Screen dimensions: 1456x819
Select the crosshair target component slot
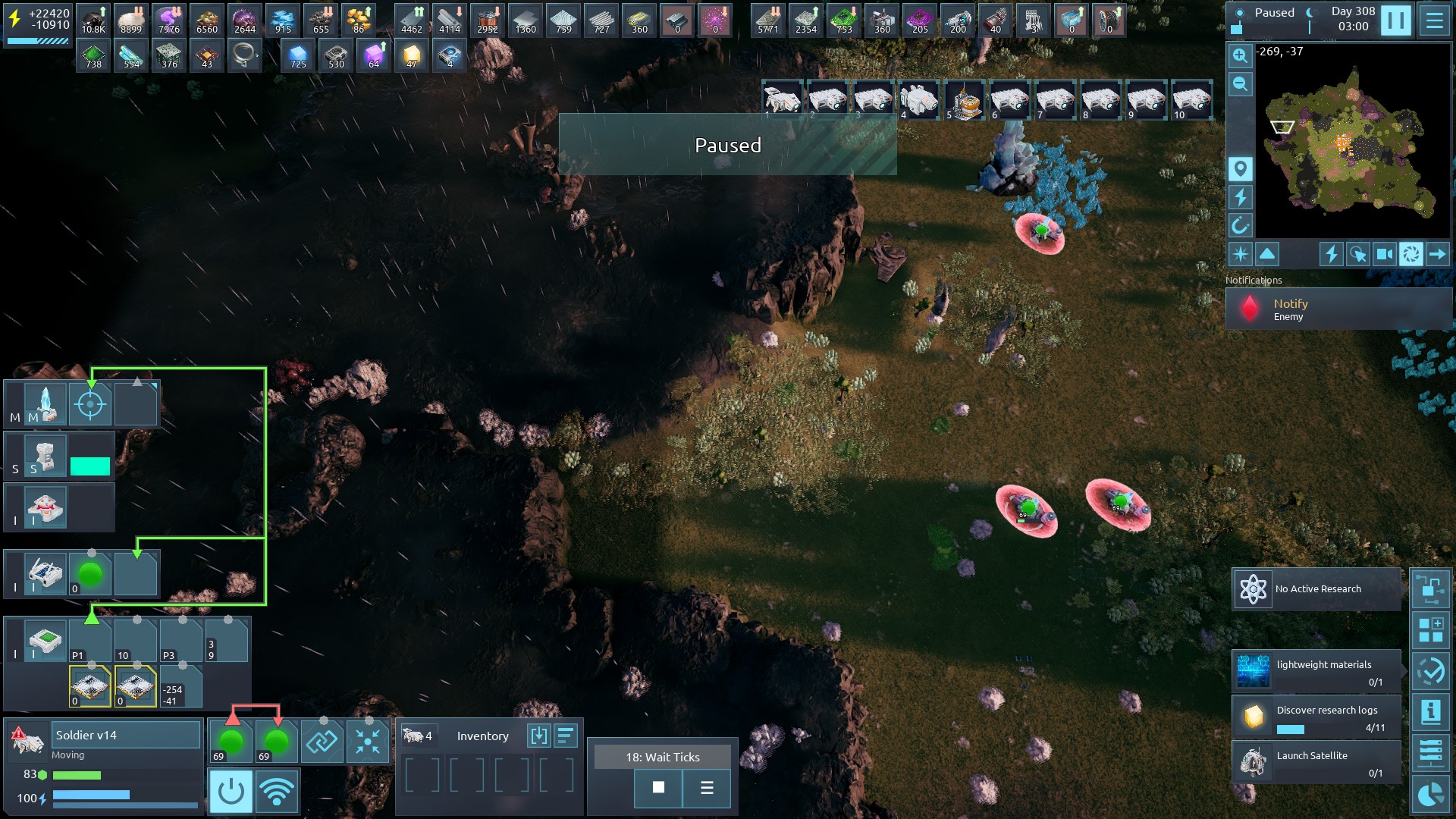coord(90,405)
